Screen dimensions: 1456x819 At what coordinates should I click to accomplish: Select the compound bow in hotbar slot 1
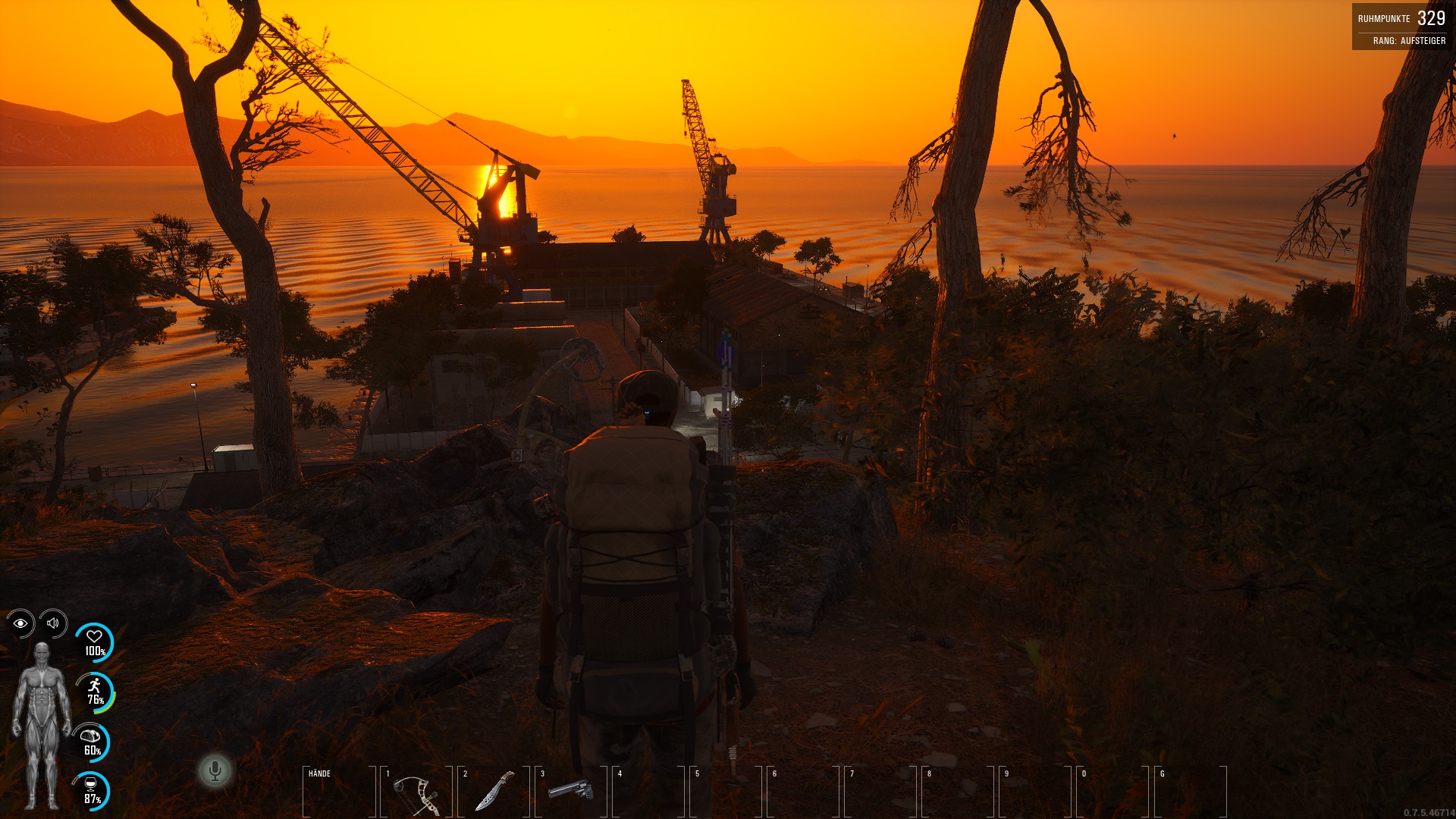pos(416,792)
